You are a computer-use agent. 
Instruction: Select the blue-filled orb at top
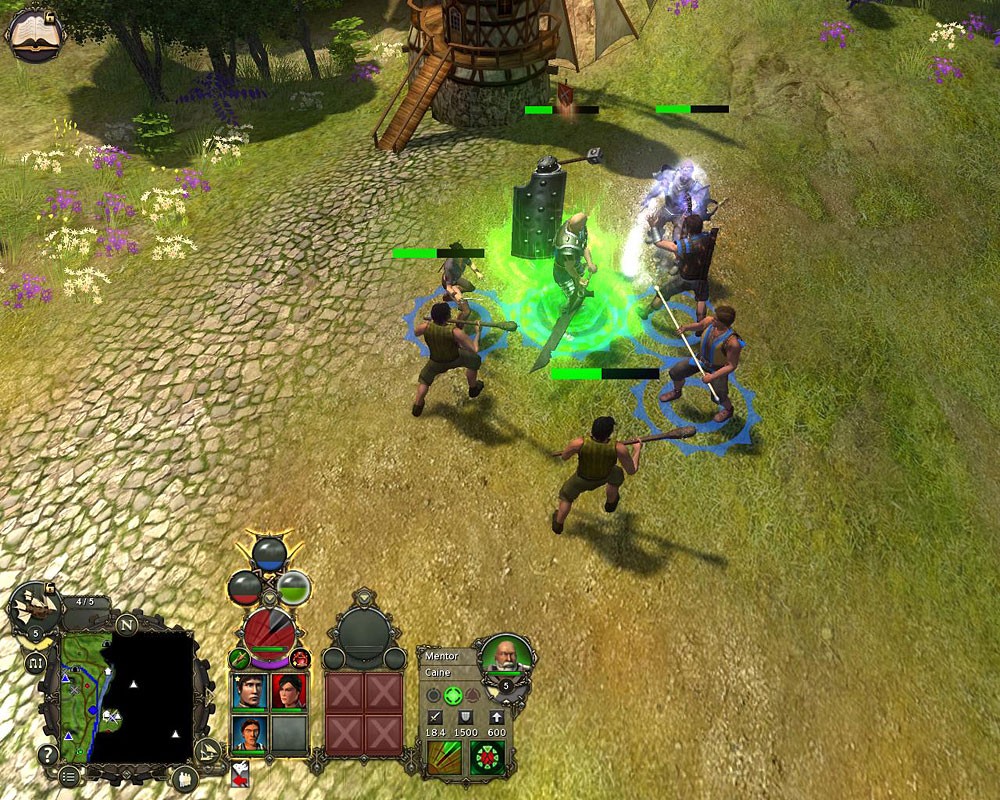269,553
